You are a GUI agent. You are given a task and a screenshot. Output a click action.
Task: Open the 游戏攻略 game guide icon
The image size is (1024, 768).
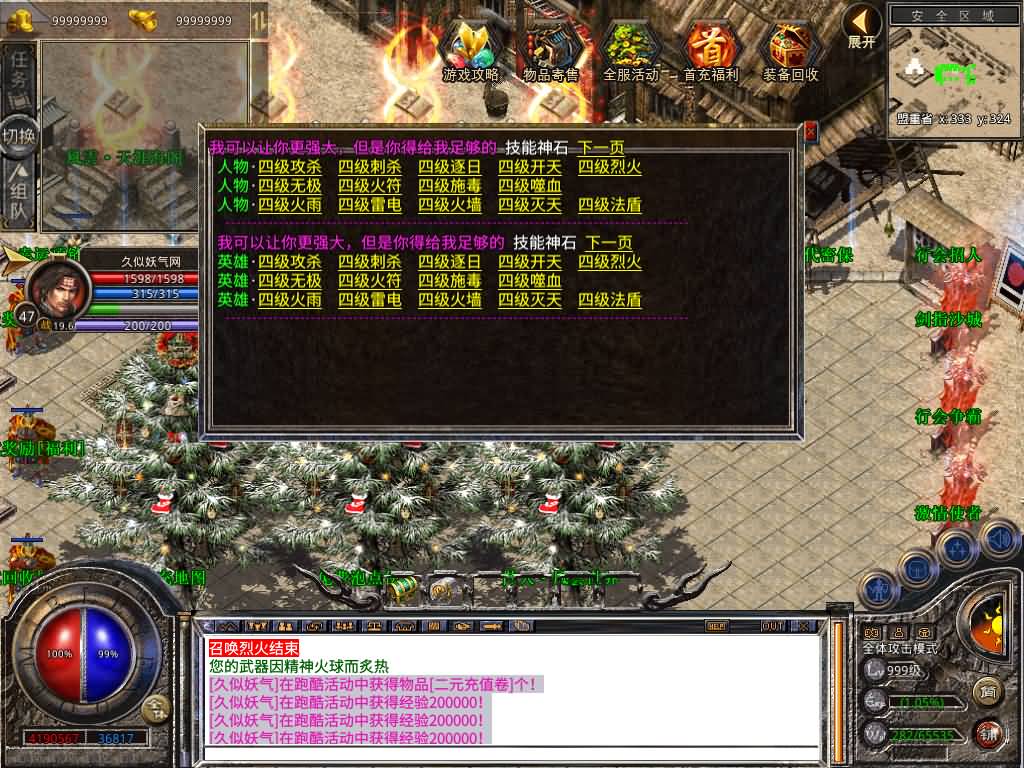[471, 50]
